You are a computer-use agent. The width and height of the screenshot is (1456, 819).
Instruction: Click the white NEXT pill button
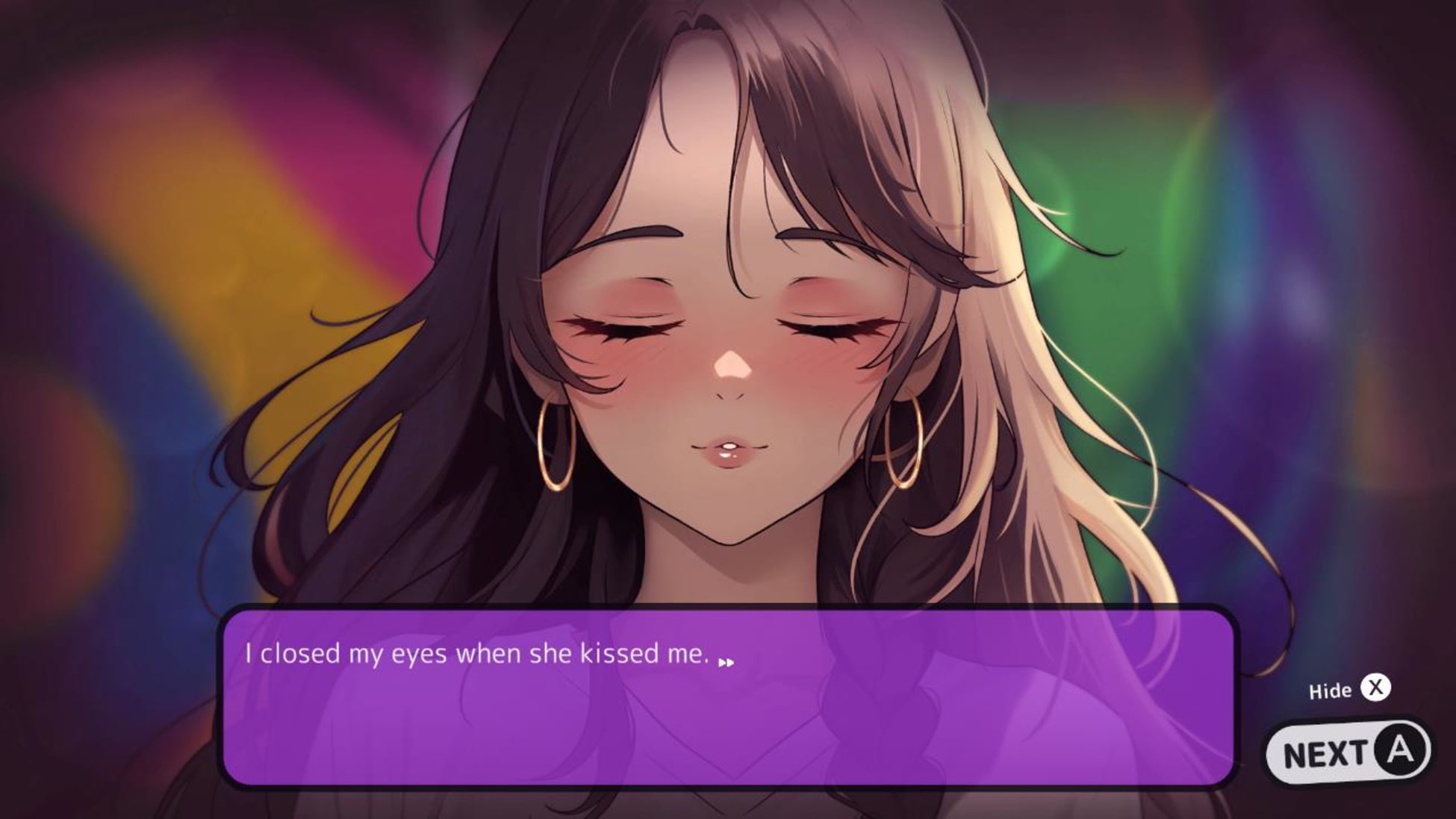(x=1351, y=752)
